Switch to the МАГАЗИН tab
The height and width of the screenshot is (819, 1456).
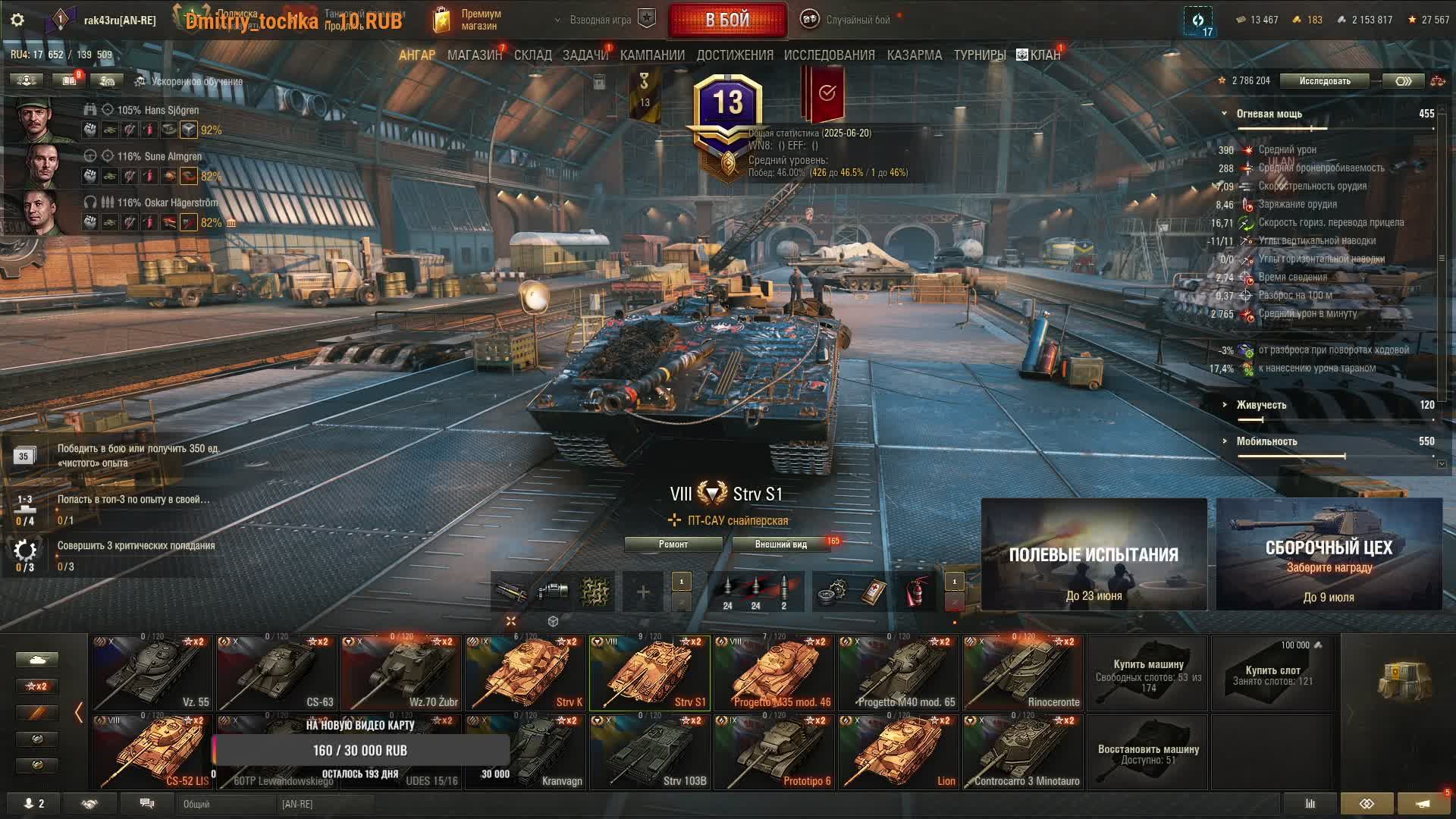click(474, 55)
